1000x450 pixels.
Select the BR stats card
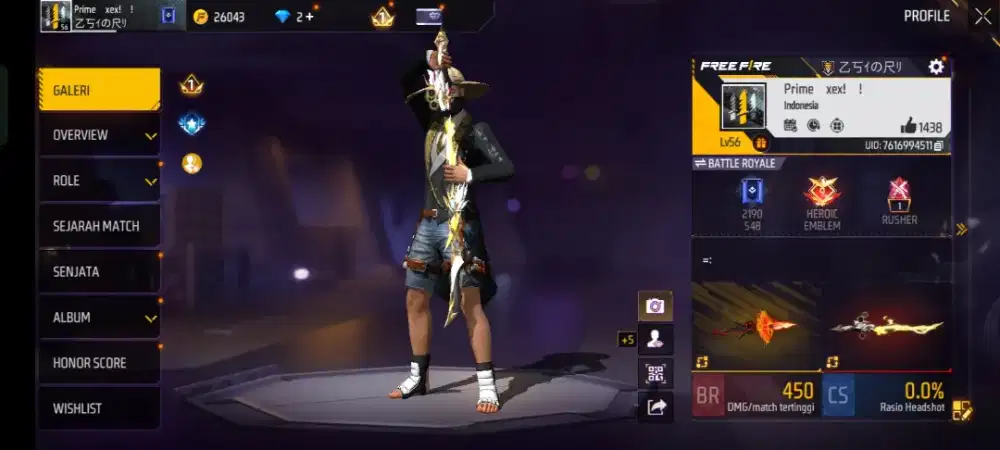(x=754, y=395)
